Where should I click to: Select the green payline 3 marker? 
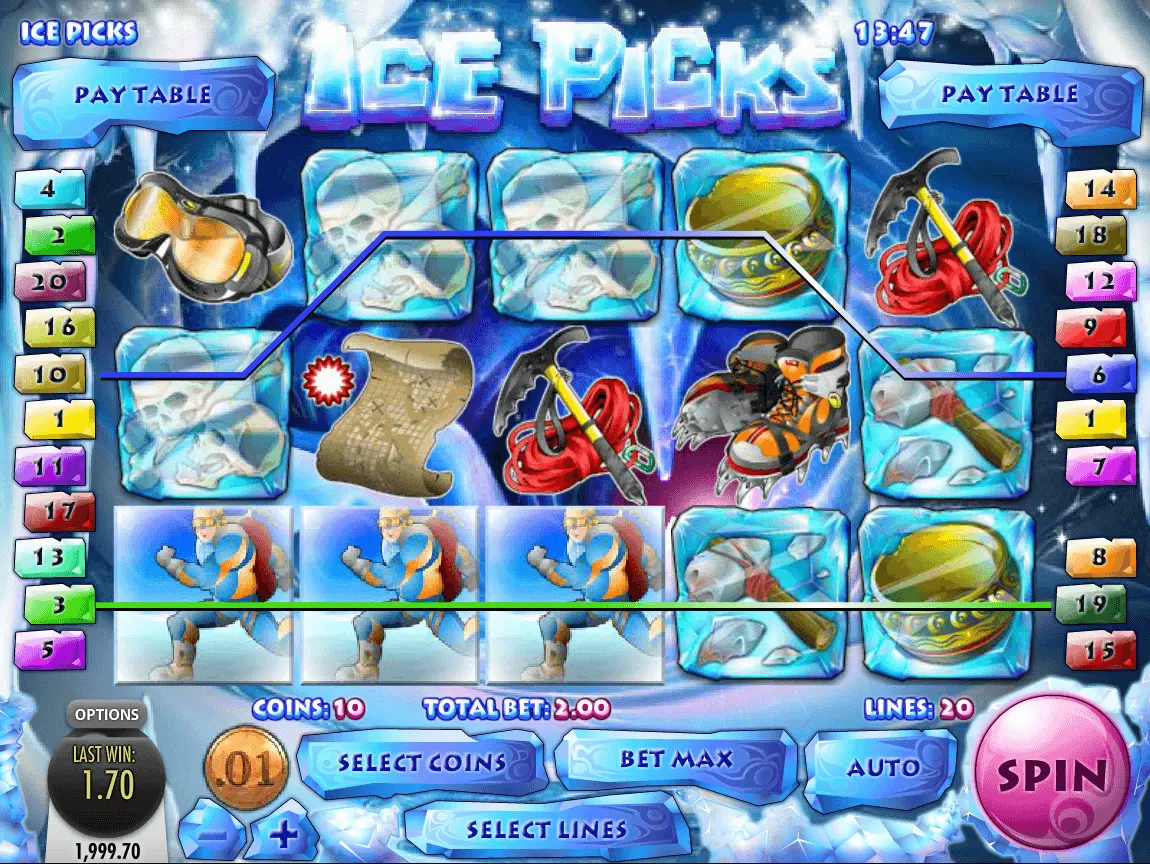pos(59,605)
